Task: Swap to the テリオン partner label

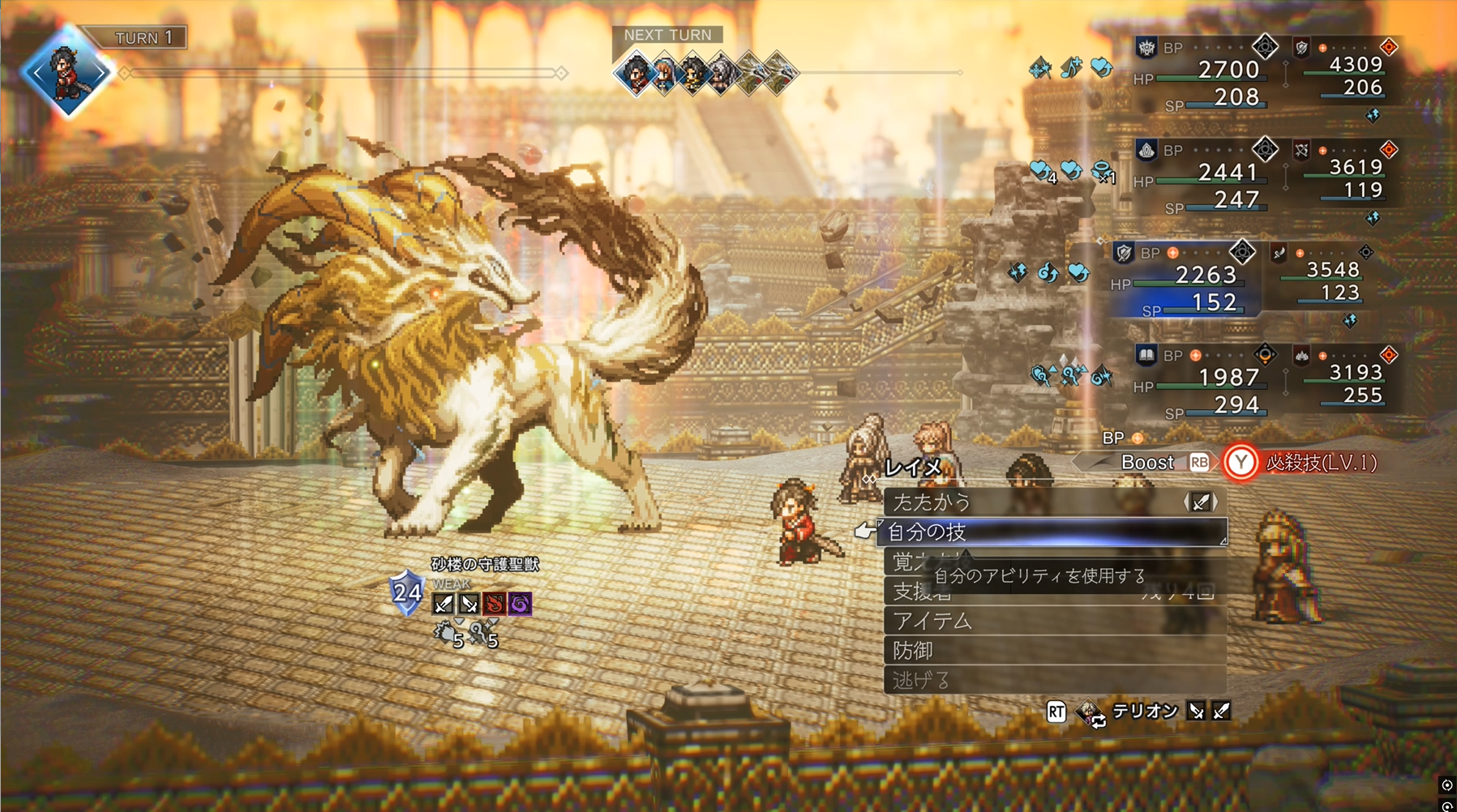Action: [x=1144, y=712]
